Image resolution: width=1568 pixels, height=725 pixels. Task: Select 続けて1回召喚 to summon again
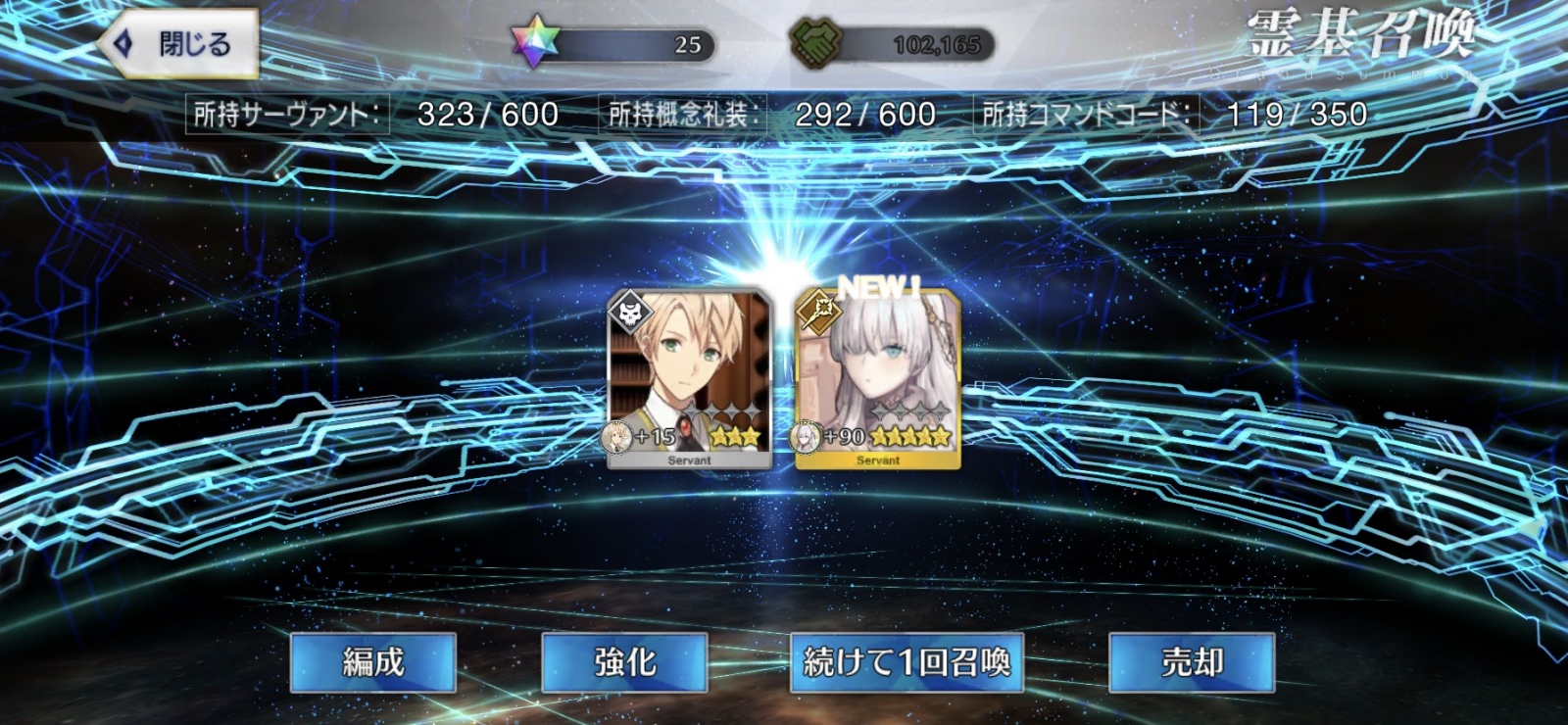(906, 663)
